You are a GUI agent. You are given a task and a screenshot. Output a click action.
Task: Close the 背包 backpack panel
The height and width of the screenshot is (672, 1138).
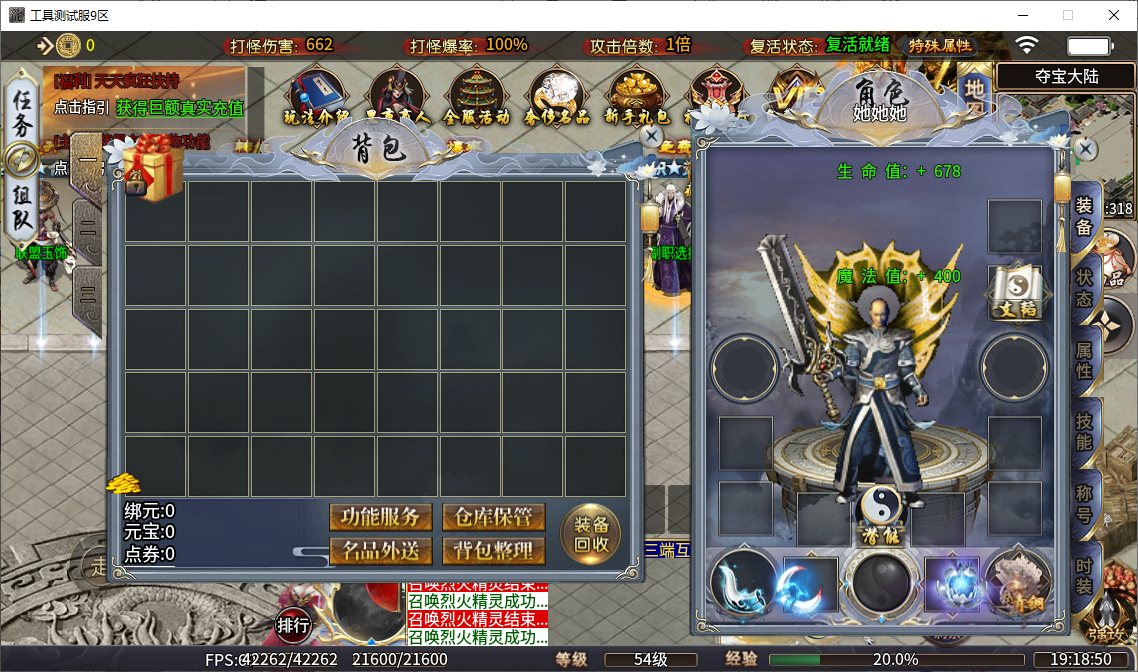coord(651,135)
